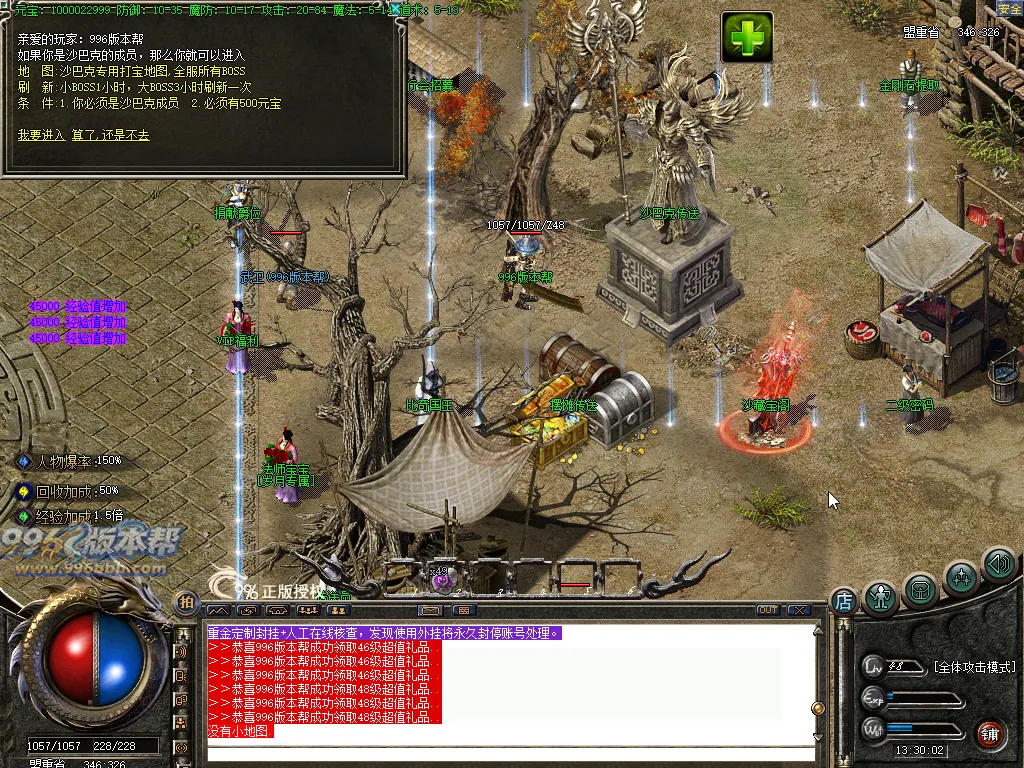Open the 铺 store round button
Screen dimensions: 1024x768
(989, 733)
